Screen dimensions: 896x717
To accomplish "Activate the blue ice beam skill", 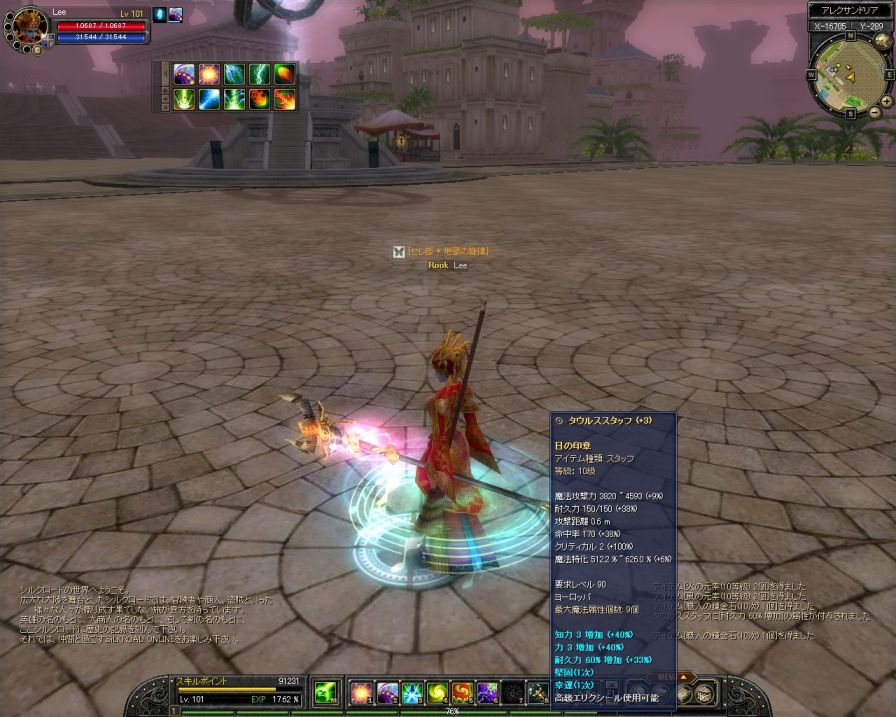I will pos(210,98).
